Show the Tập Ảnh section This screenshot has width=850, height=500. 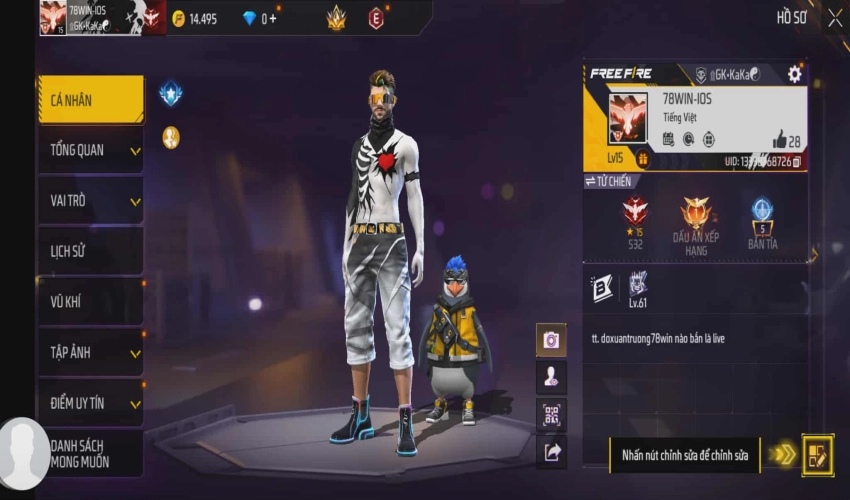click(x=90, y=352)
